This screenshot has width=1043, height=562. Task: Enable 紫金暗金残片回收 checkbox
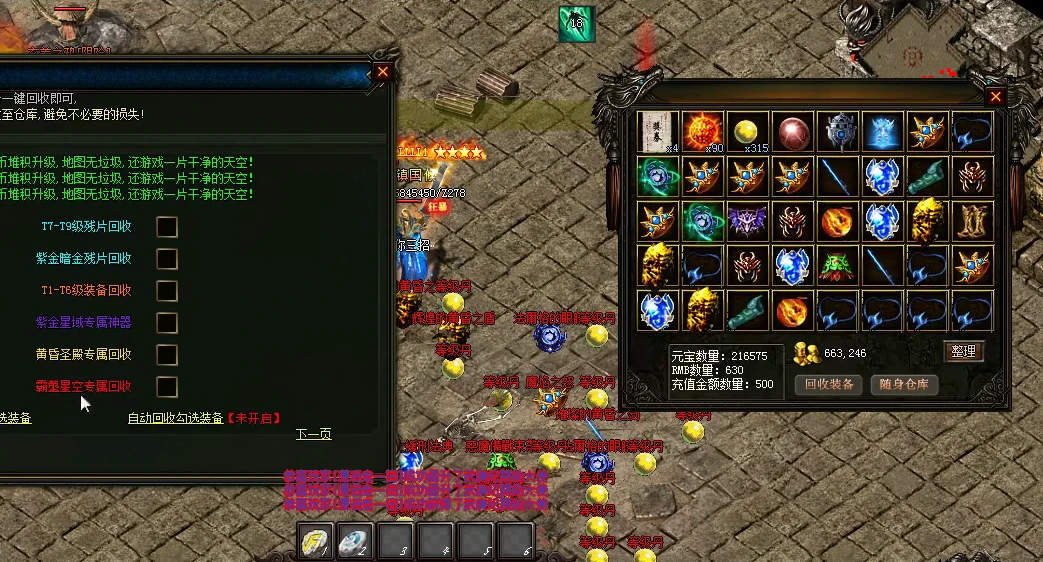coord(167,259)
